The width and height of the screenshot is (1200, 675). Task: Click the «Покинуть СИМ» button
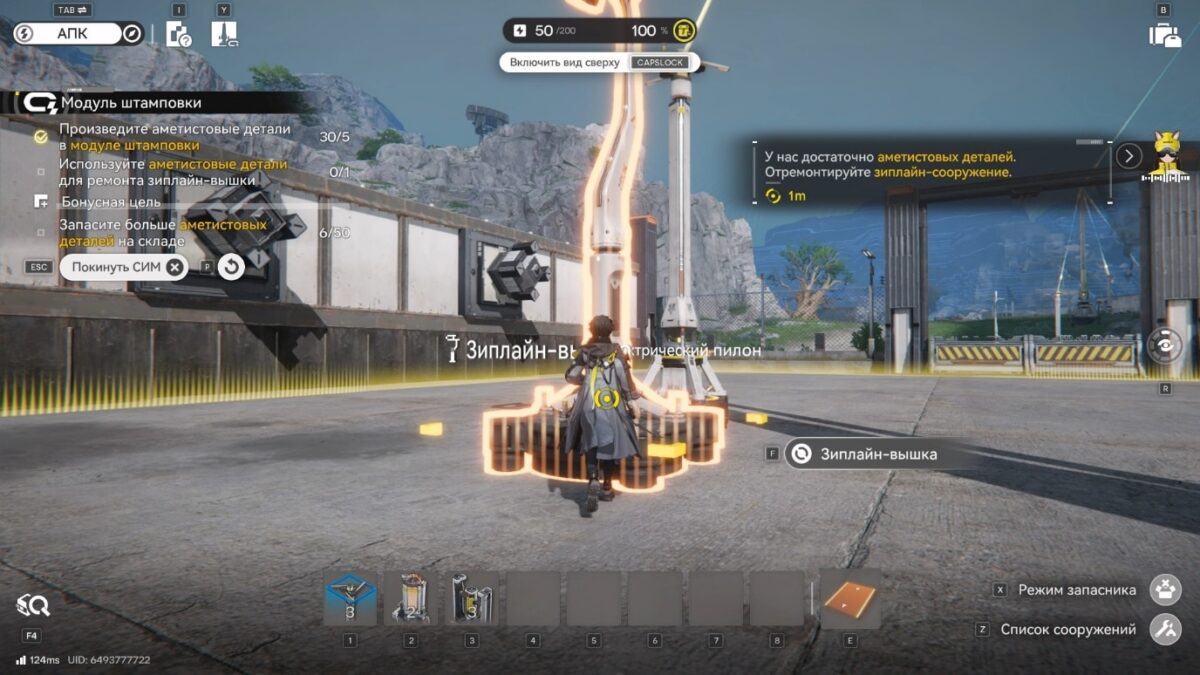[123, 267]
